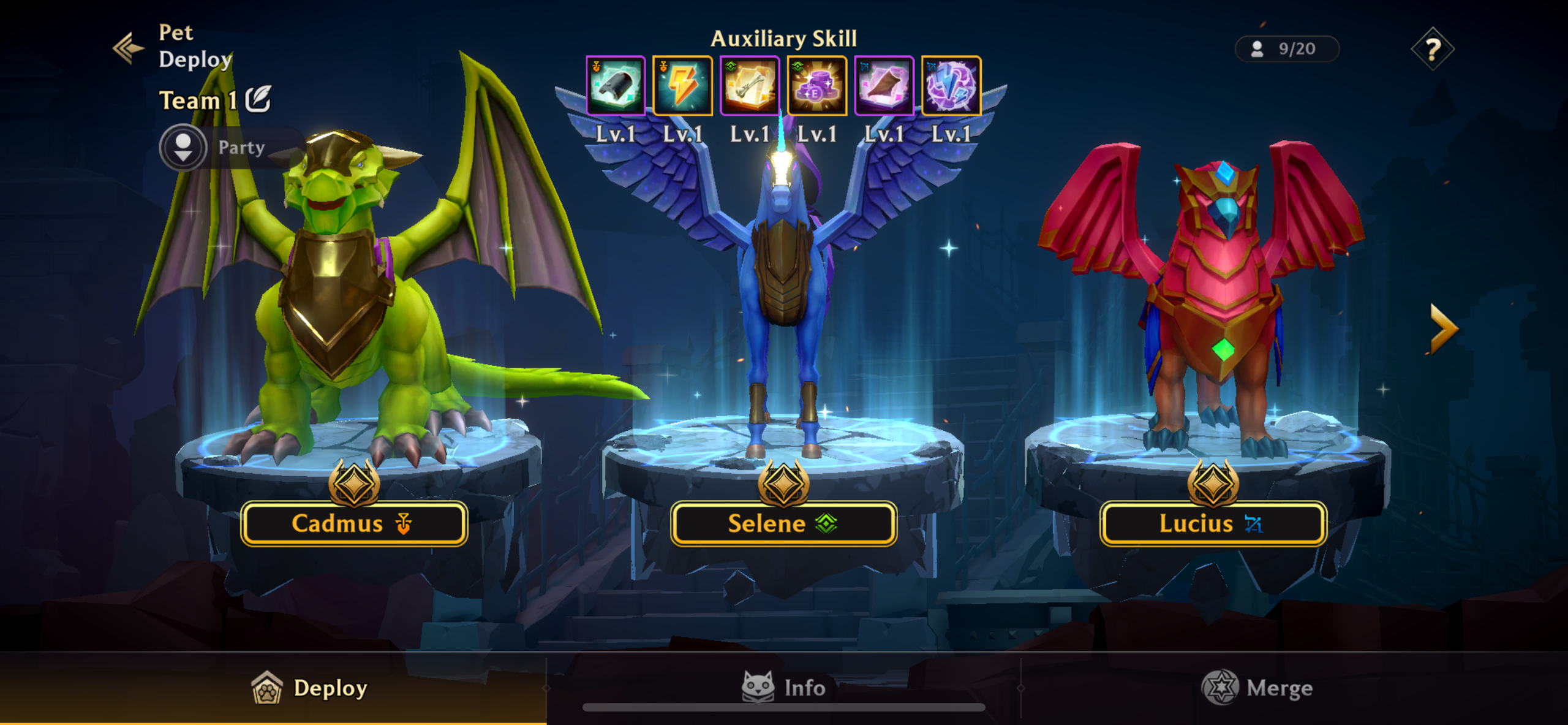Screen dimensions: 1568x725
Task: Open the question mark help button
Action: (1432, 49)
